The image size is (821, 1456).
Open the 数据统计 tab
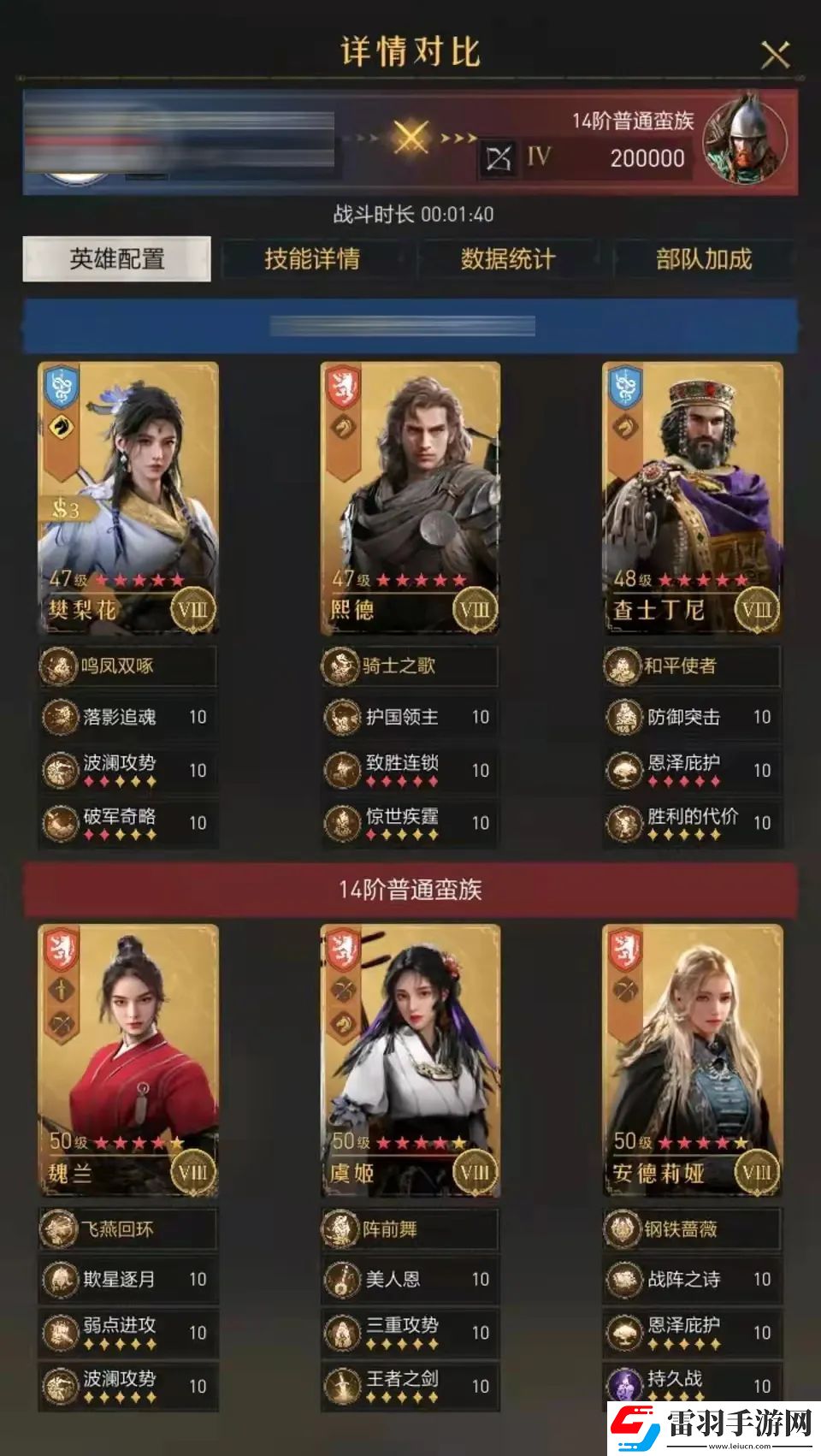pos(508,258)
